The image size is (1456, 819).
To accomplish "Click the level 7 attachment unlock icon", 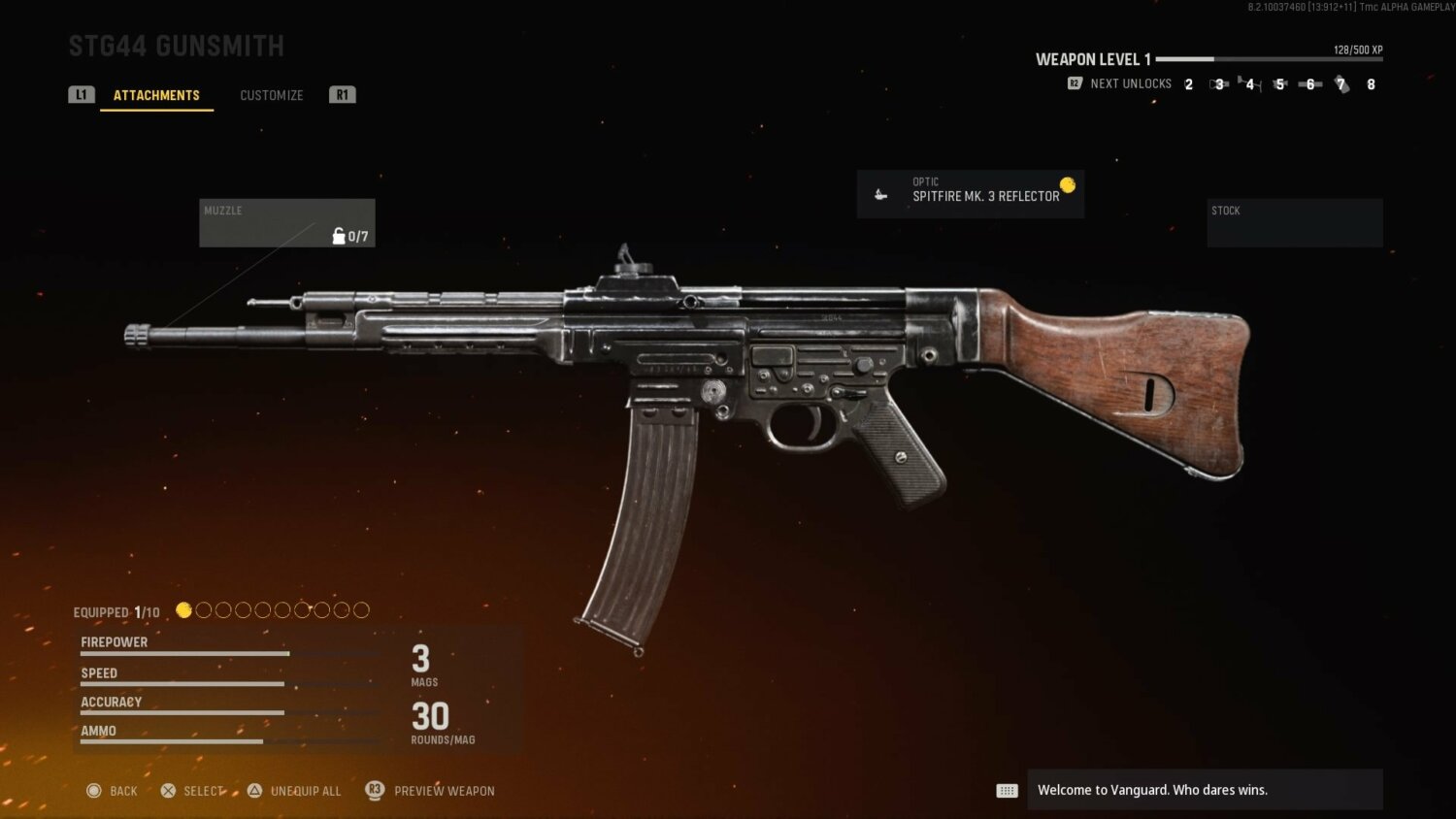I will point(1341,84).
